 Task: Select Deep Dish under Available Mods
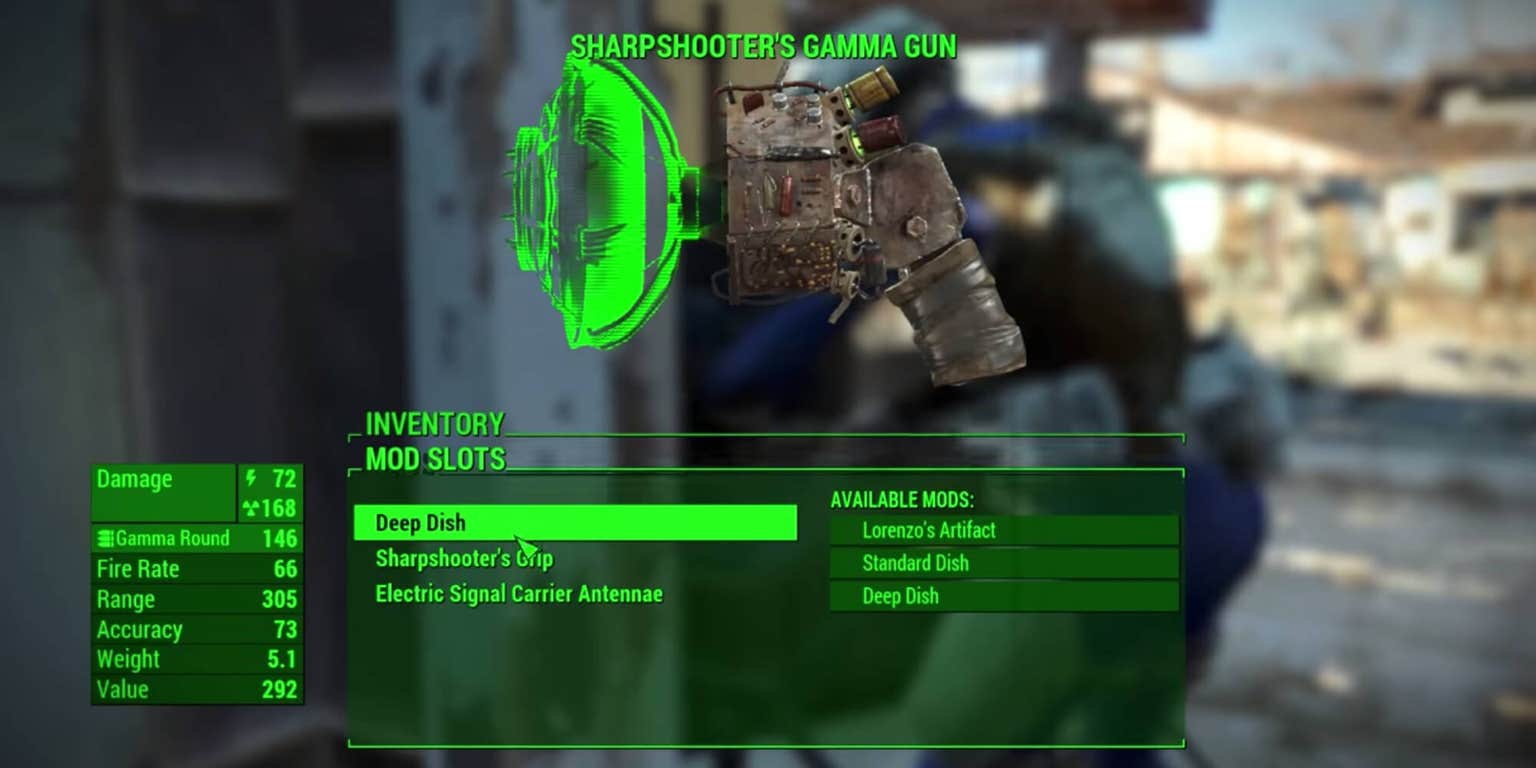pyautogui.click(x=1003, y=596)
